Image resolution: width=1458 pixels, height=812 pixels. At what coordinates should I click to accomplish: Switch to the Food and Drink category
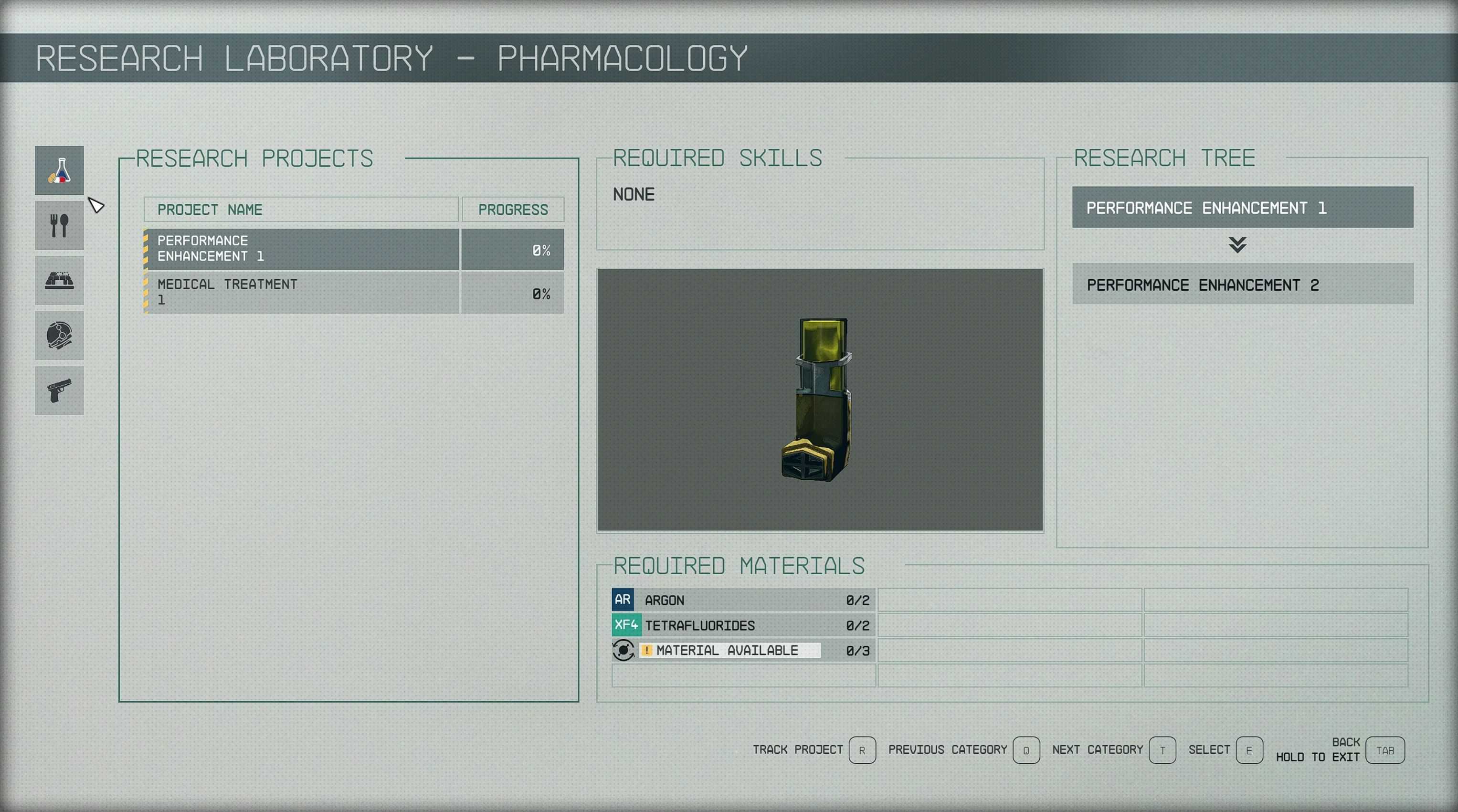pos(59,225)
